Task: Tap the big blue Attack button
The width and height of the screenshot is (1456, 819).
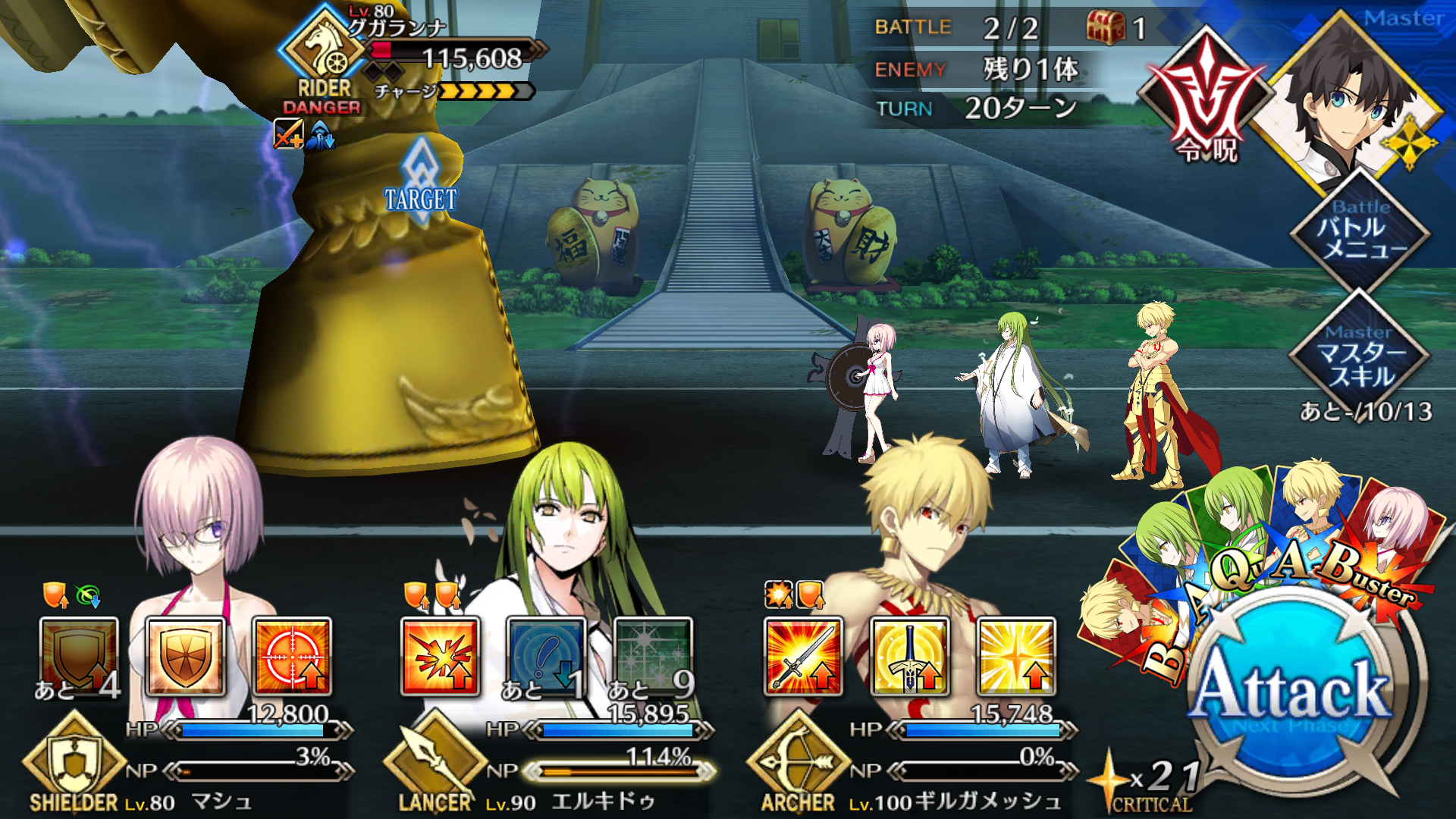Action: click(1291, 690)
